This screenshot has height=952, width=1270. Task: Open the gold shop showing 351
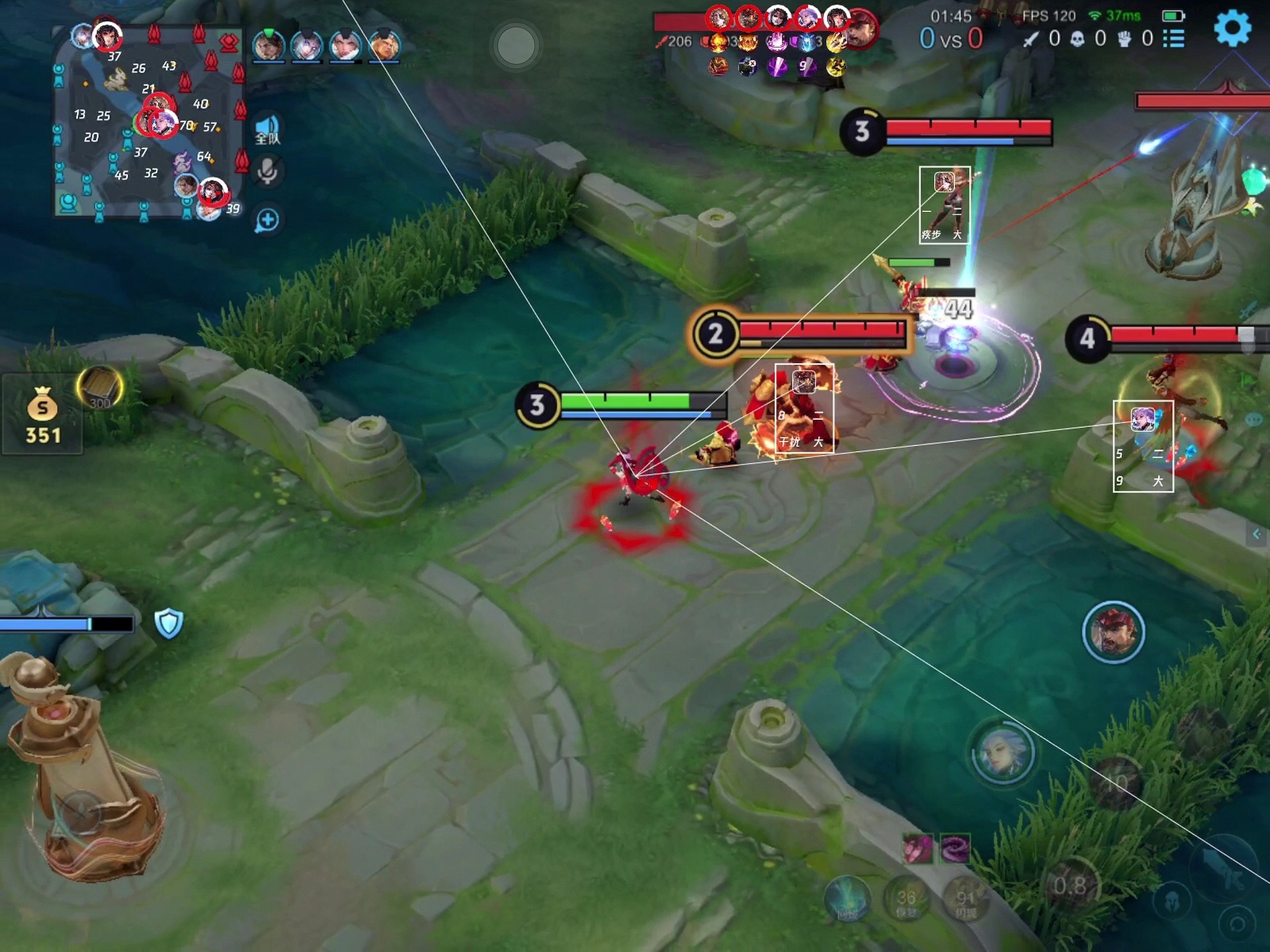(x=42, y=415)
